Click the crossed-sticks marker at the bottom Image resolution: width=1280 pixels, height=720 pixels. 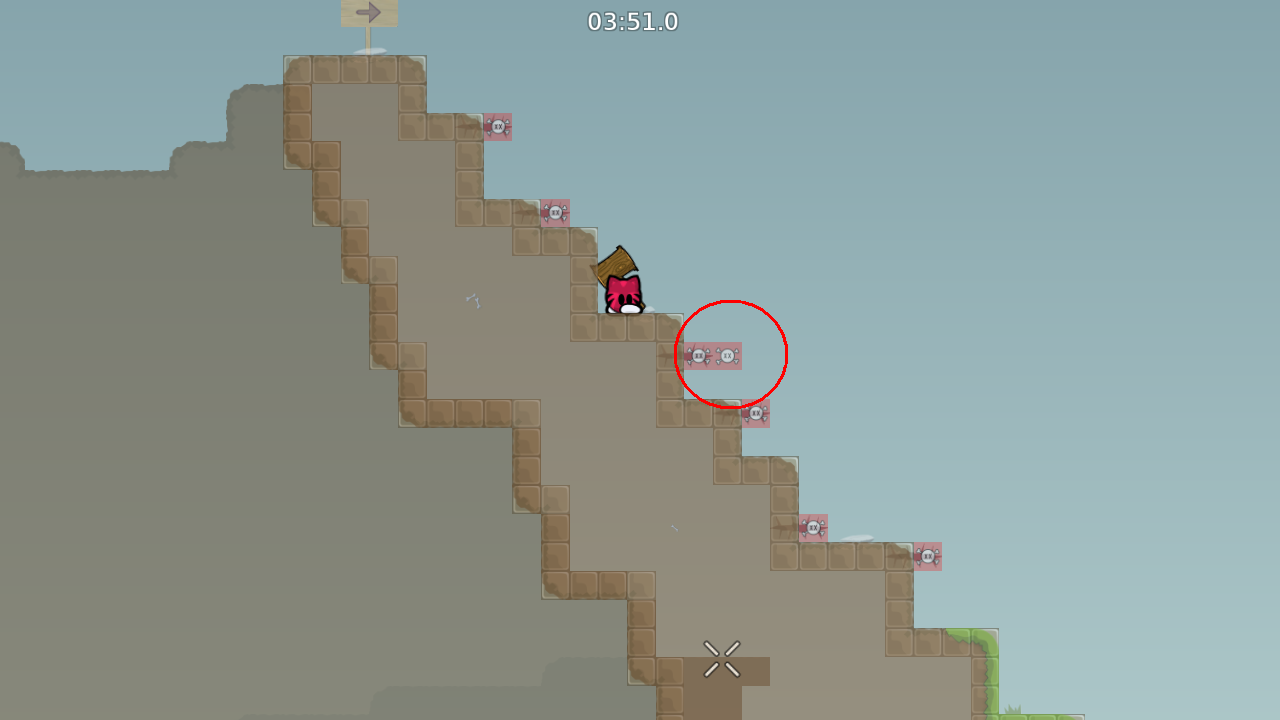(x=722, y=658)
